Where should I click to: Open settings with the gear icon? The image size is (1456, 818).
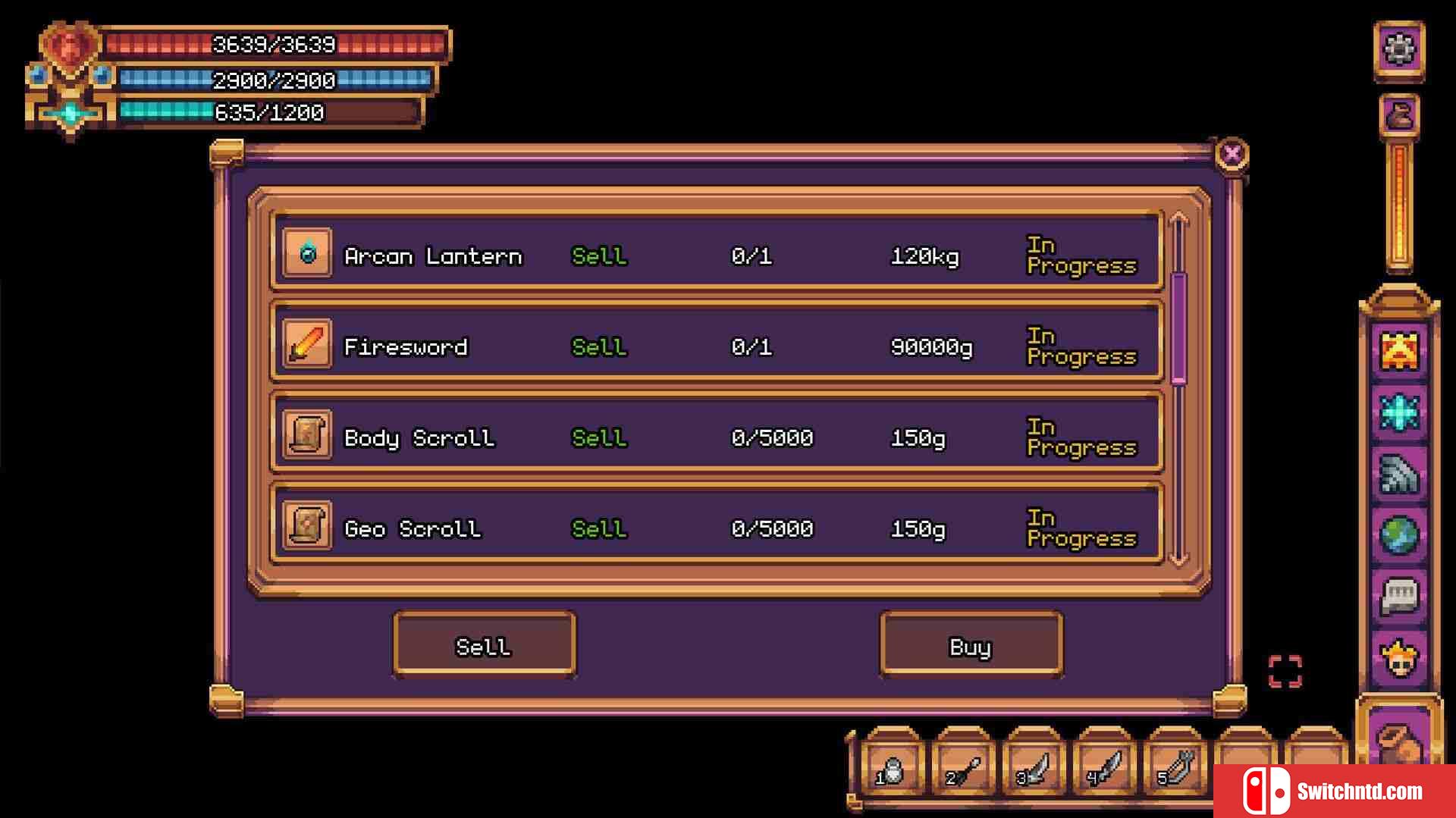1399,50
